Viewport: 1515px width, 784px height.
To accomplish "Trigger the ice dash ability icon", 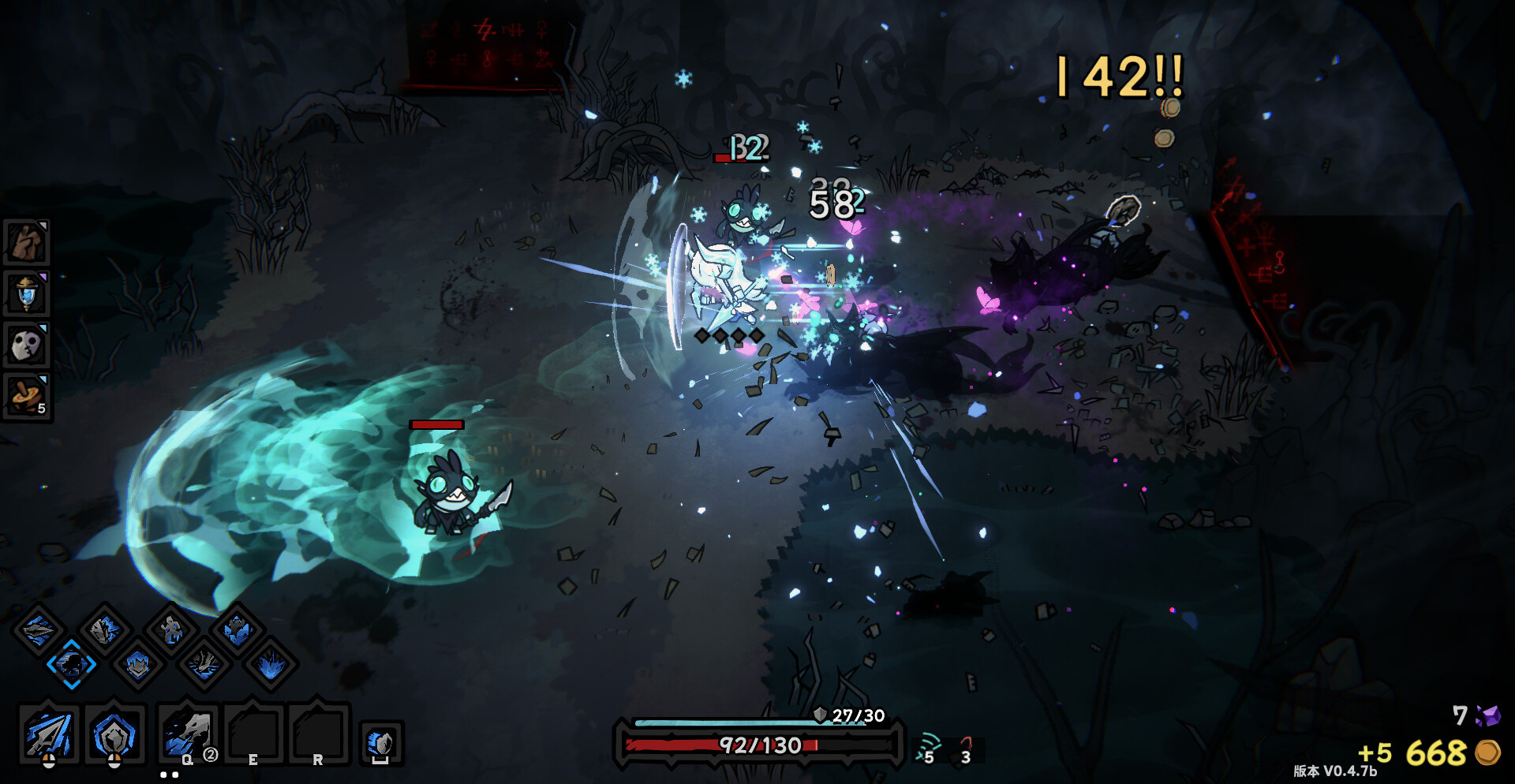I will [381, 743].
